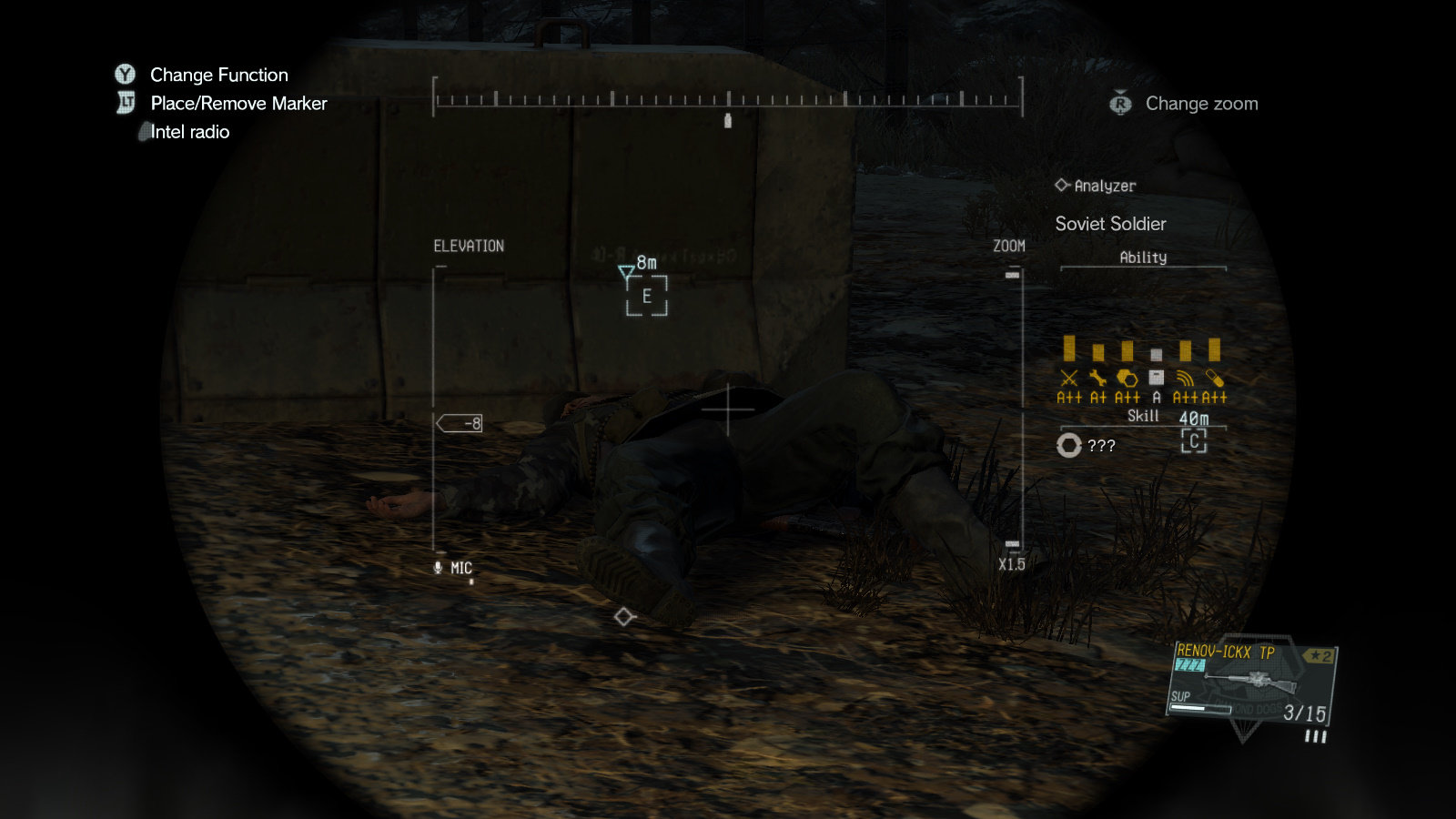Click the compass heading bar

[728, 98]
